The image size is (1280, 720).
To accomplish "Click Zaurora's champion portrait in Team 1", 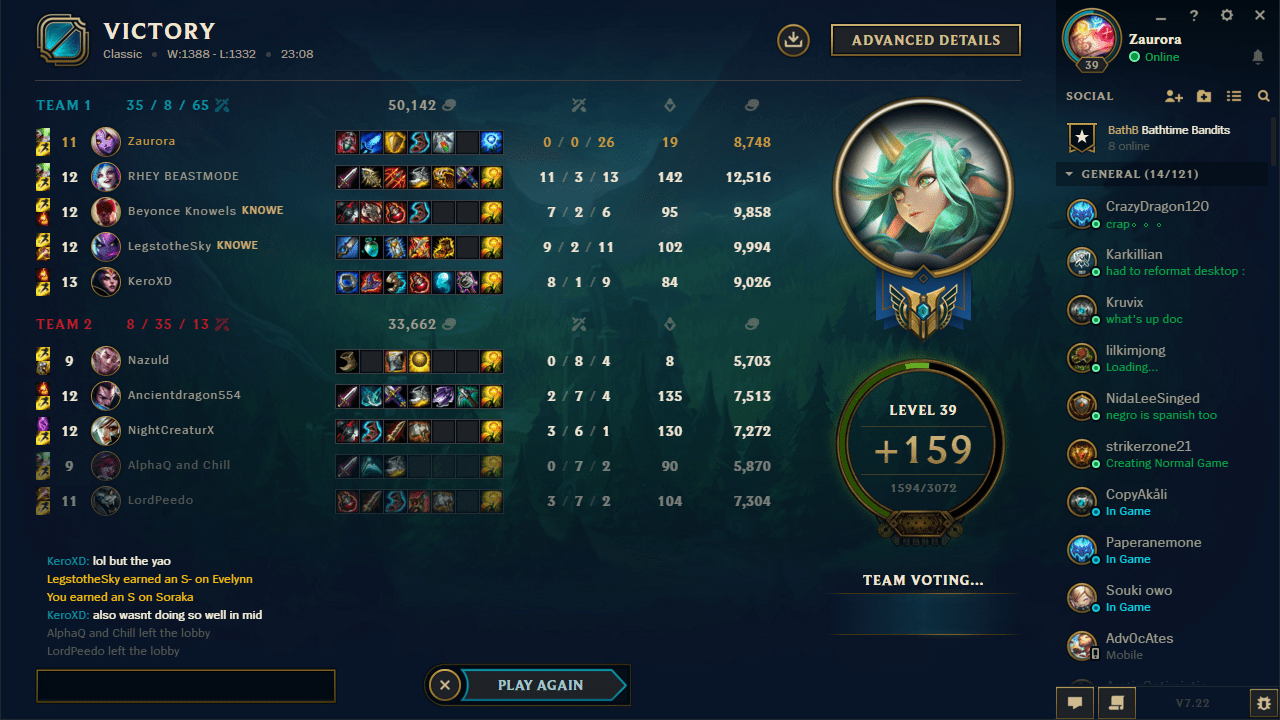I will pyautogui.click(x=105, y=141).
